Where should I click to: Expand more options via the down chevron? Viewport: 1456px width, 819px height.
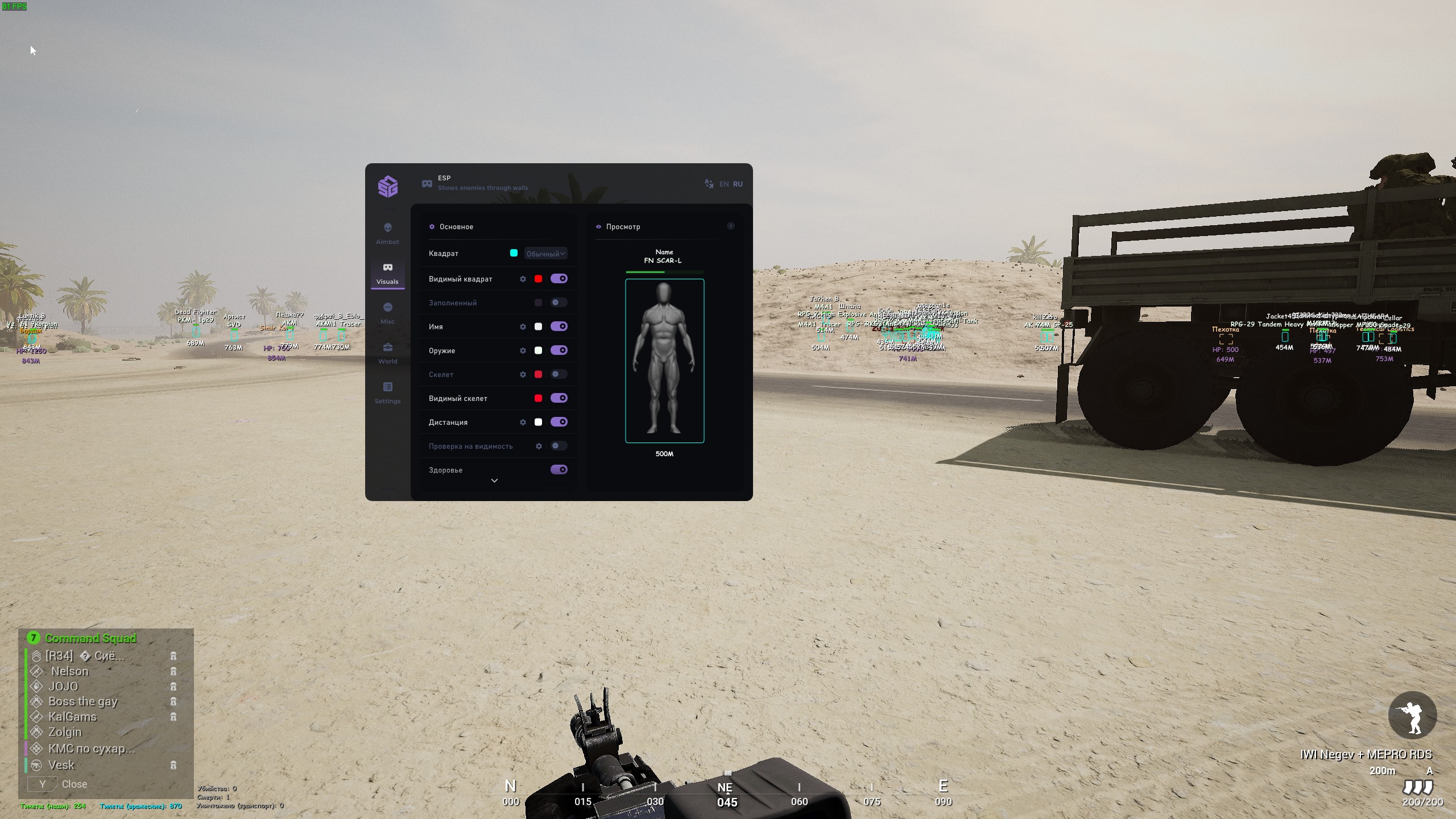coord(494,481)
